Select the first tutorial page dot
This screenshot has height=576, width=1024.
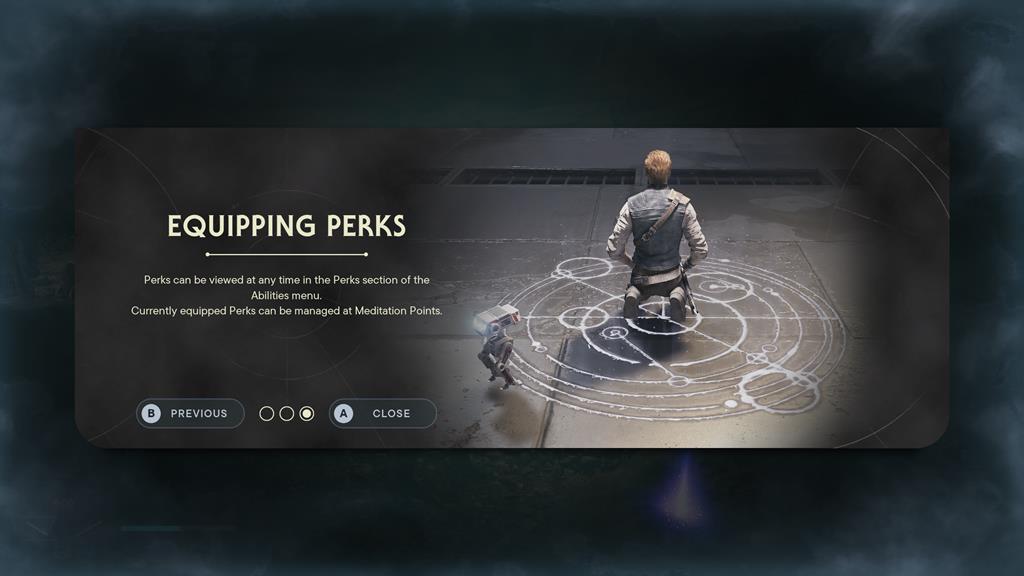(x=267, y=414)
